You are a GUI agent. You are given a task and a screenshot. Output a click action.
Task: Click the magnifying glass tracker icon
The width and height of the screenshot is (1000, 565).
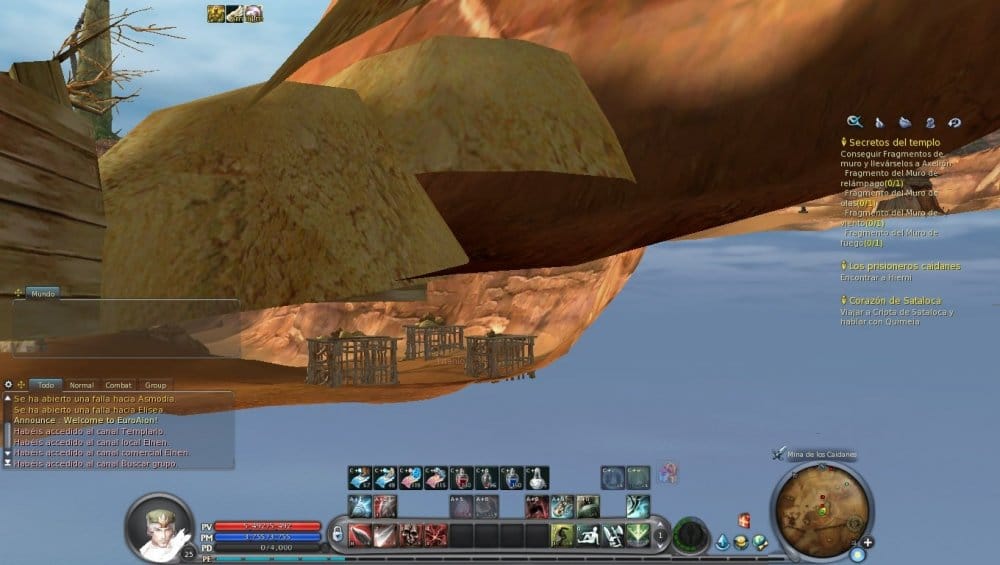pos(854,122)
